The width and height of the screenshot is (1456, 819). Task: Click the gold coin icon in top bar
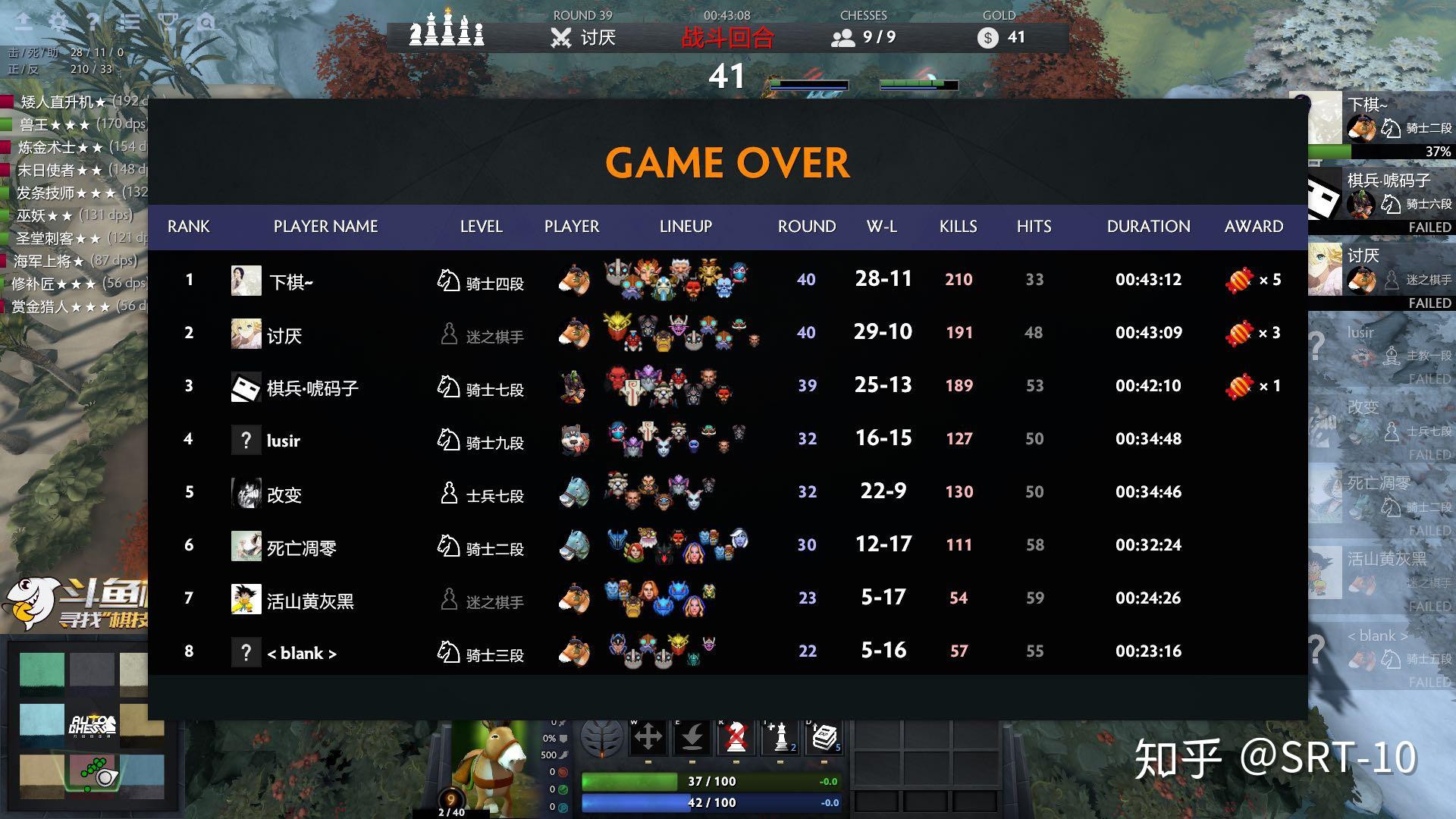(987, 37)
